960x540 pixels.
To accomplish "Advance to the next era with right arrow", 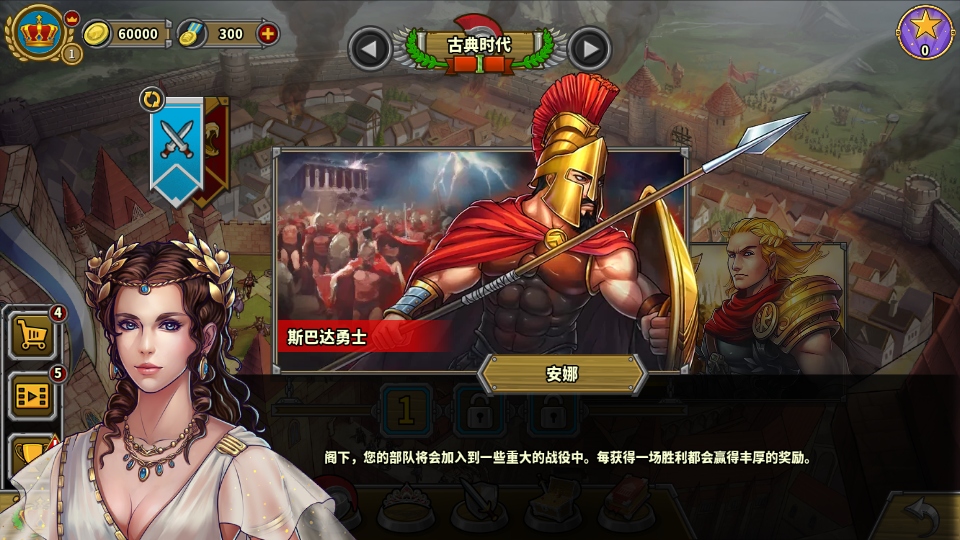I will pos(590,48).
